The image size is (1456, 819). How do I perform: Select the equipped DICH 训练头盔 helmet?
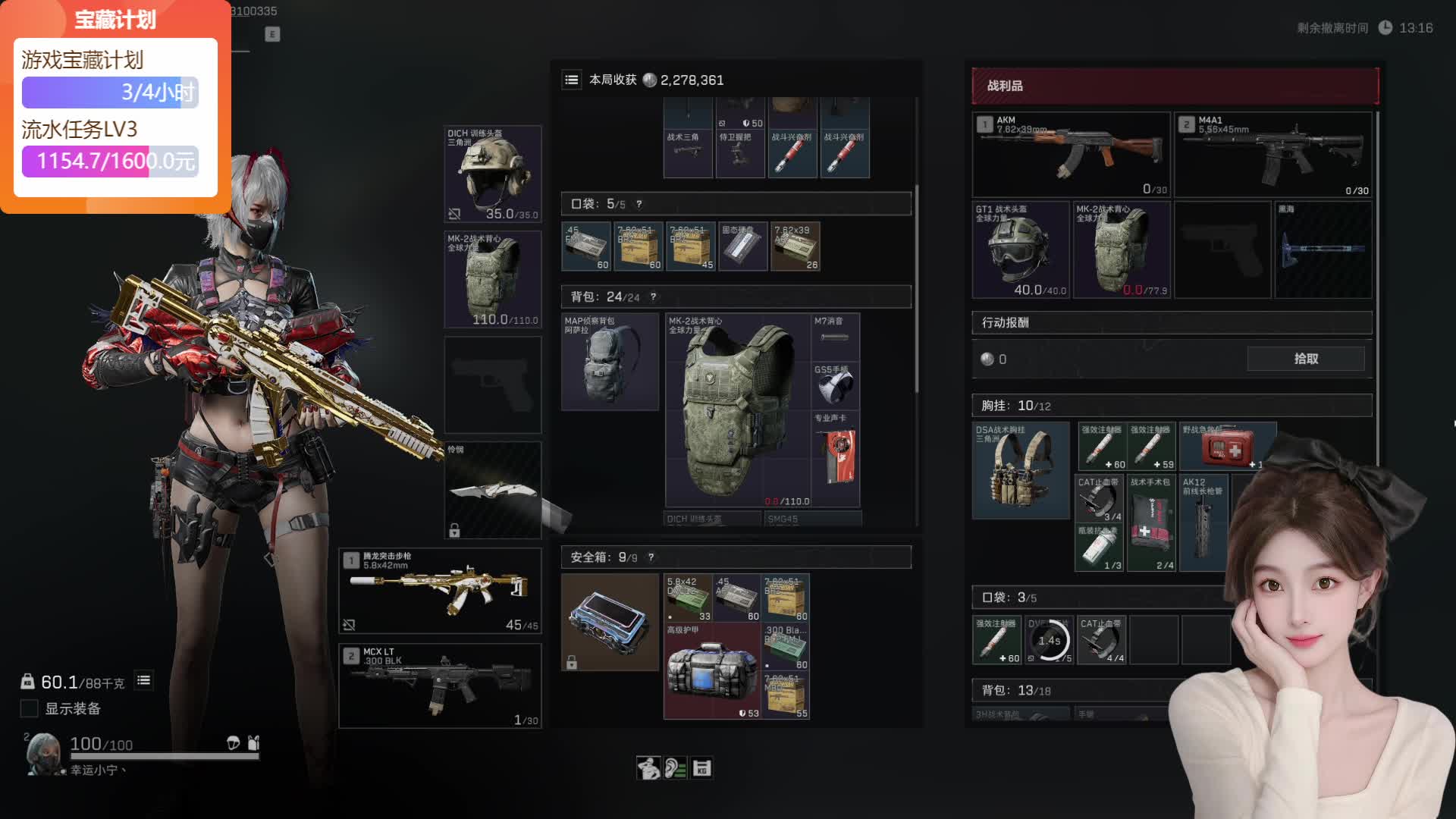pyautogui.click(x=492, y=174)
